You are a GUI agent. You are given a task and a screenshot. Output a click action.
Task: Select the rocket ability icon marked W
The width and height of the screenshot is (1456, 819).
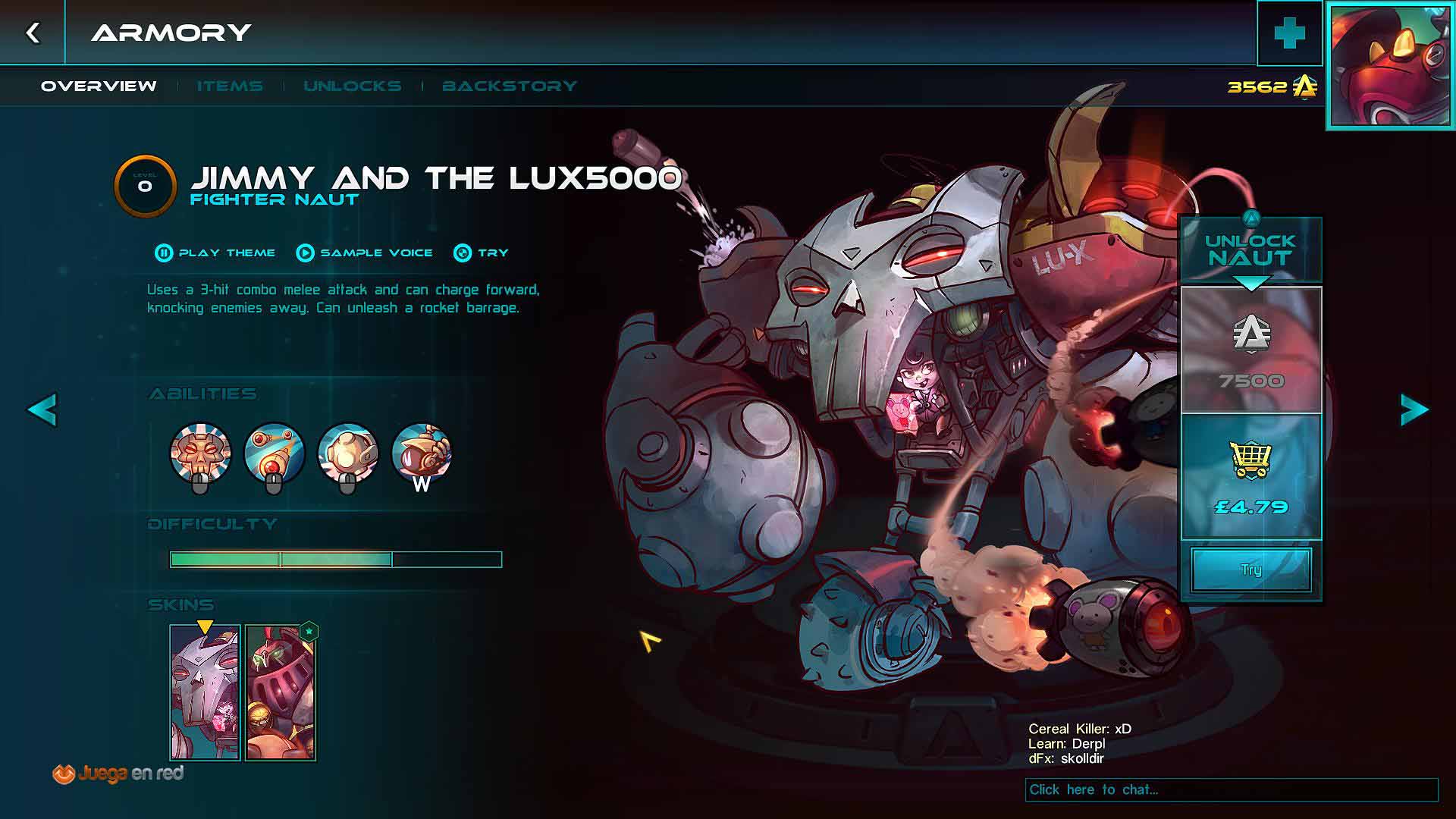point(422,453)
